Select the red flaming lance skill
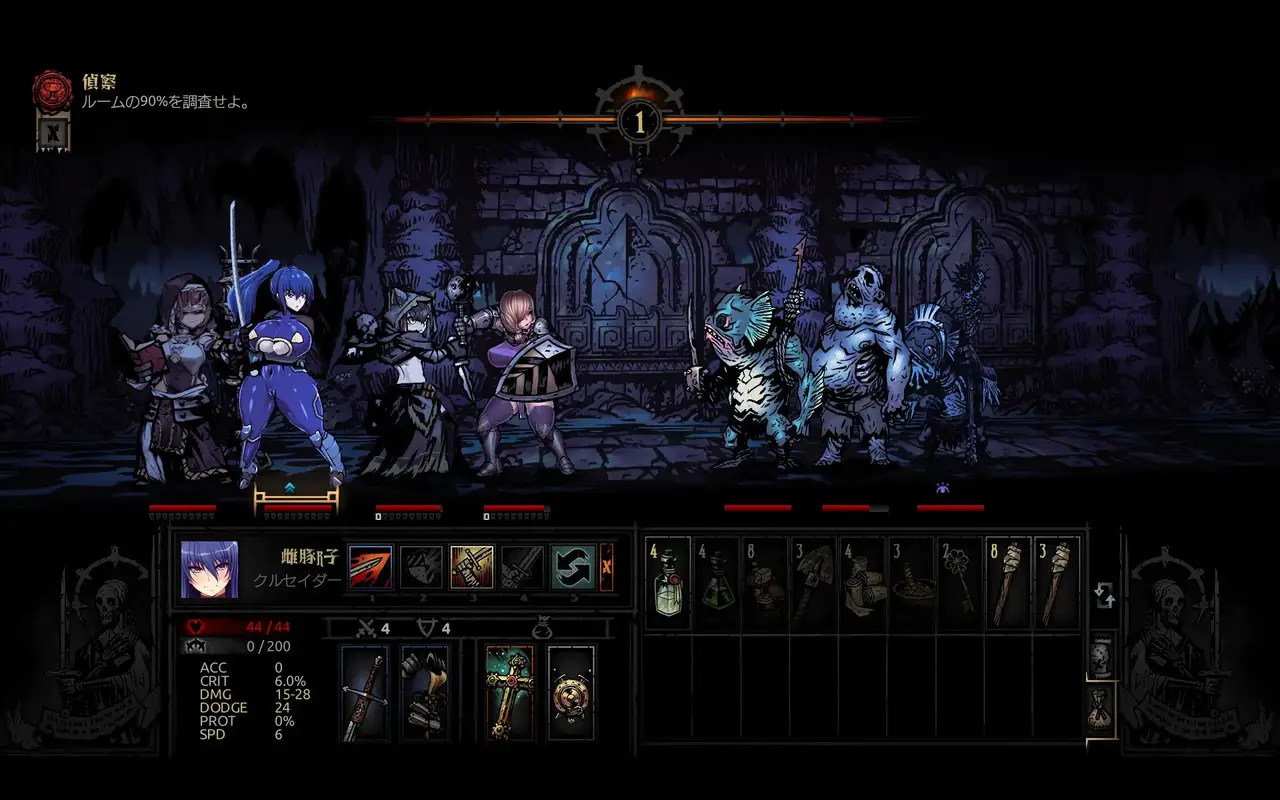The height and width of the screenshot is (800, 1280). point(371,567)
